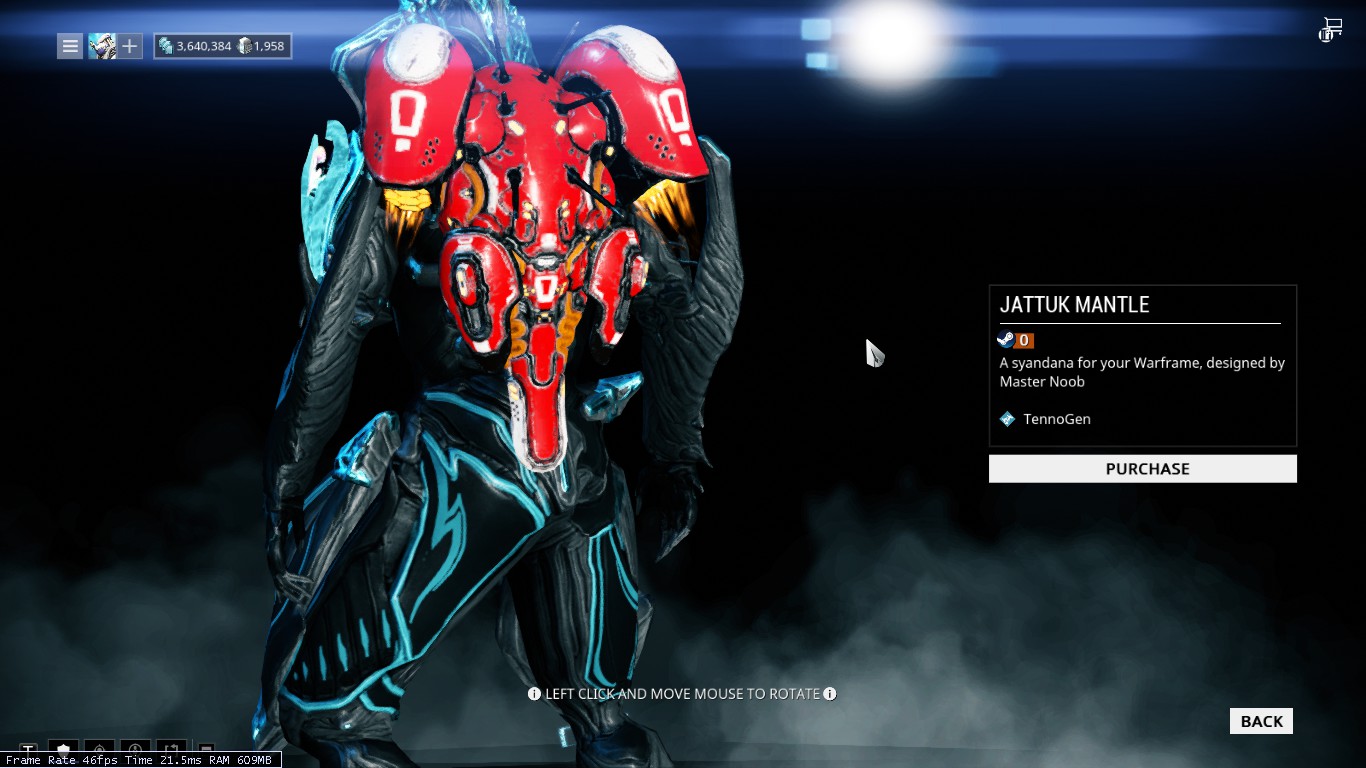Click the text chat T icon bottom left
Image resolution: width=1366 pixels, height=768 pixels.
pos(27,748)
